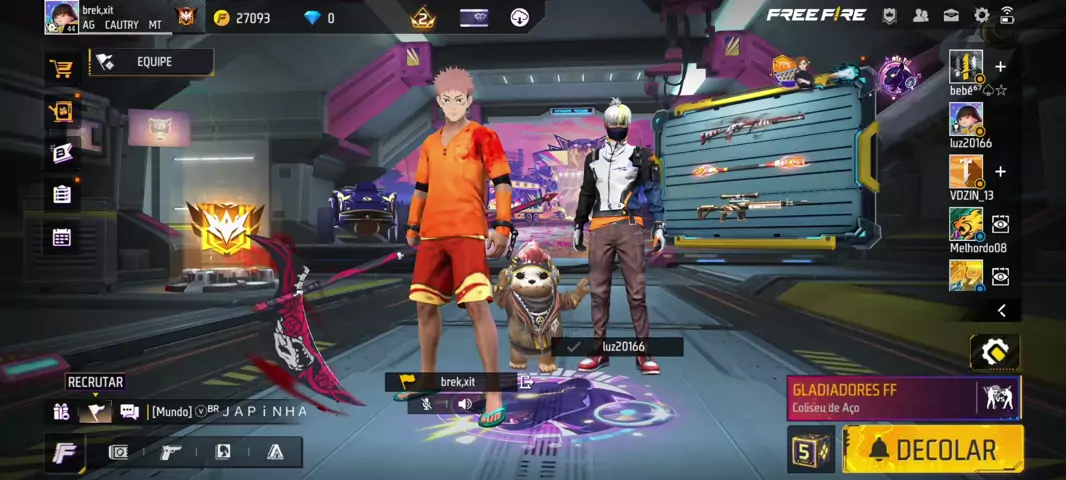Open the shopping cart store
The height and width of the screenshot is (480, 1066).
tap(62, 69)
